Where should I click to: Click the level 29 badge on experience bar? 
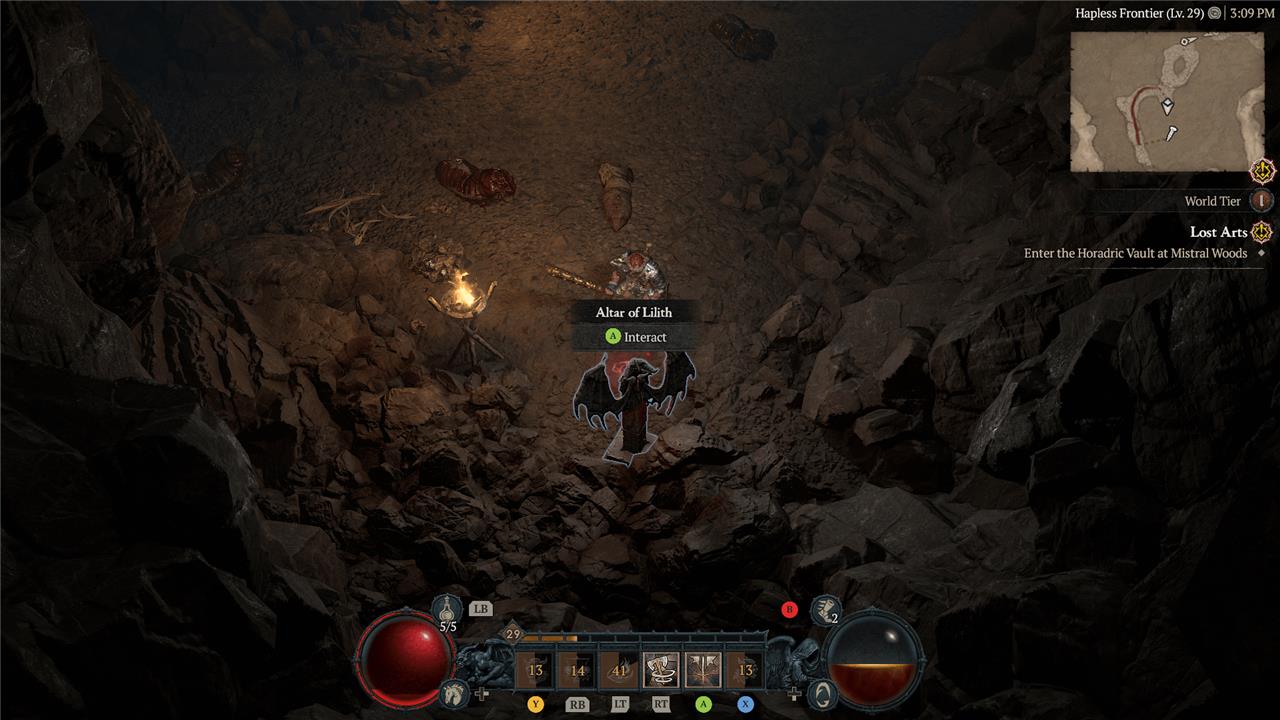click(513, 634)
